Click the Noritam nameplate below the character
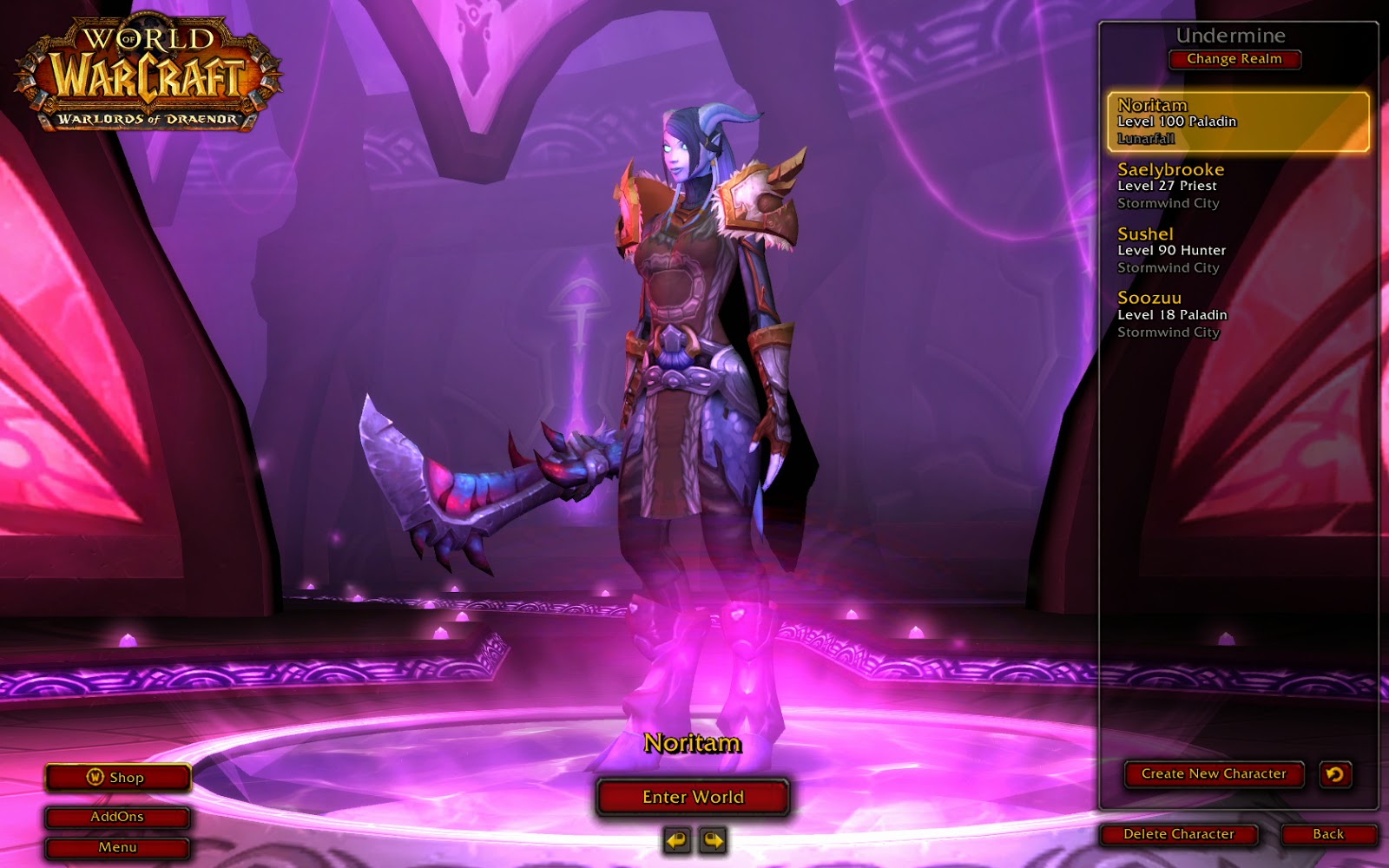 692,745
